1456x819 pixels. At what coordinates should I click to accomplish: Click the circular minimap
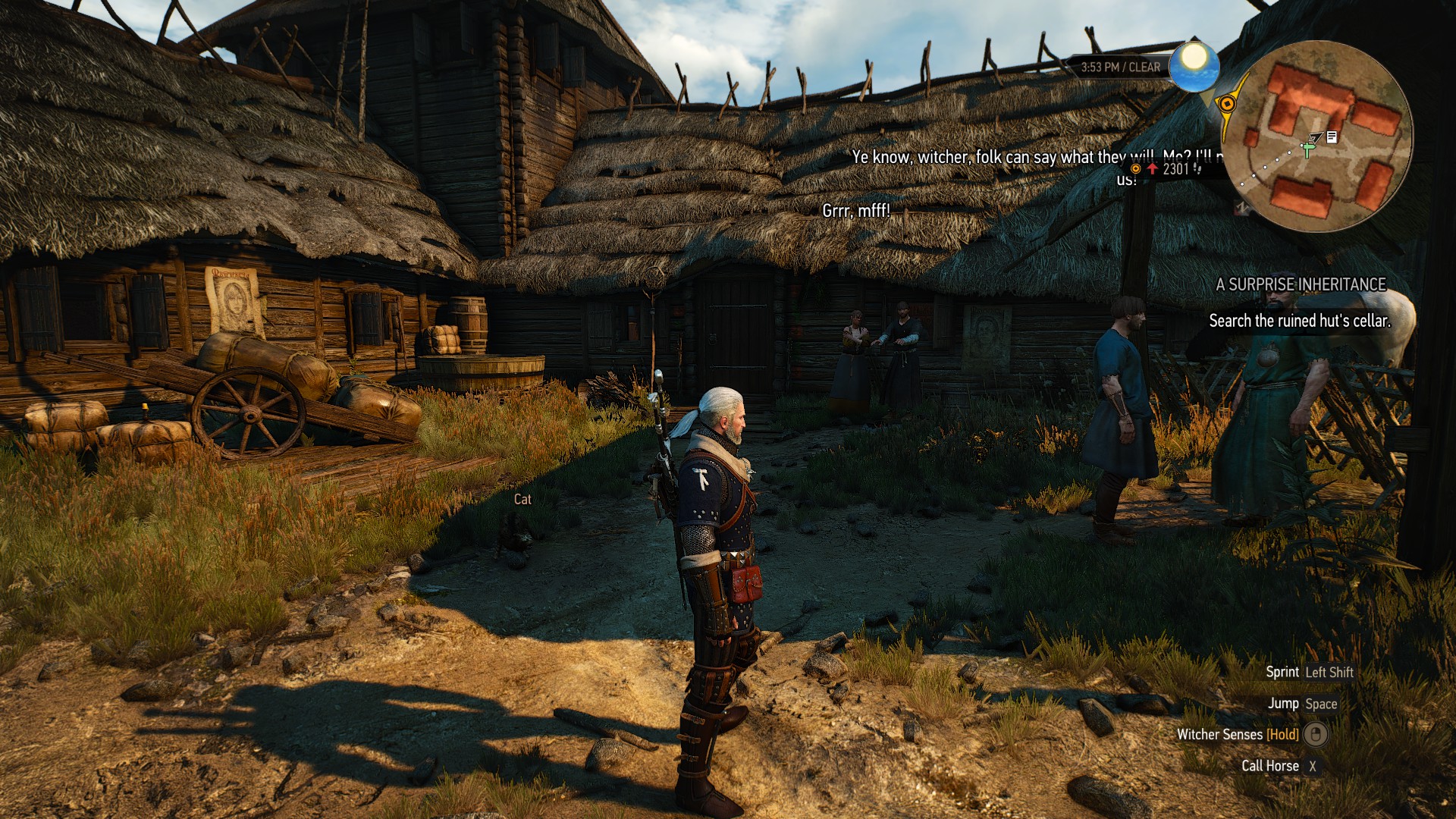click(1318, 136)
